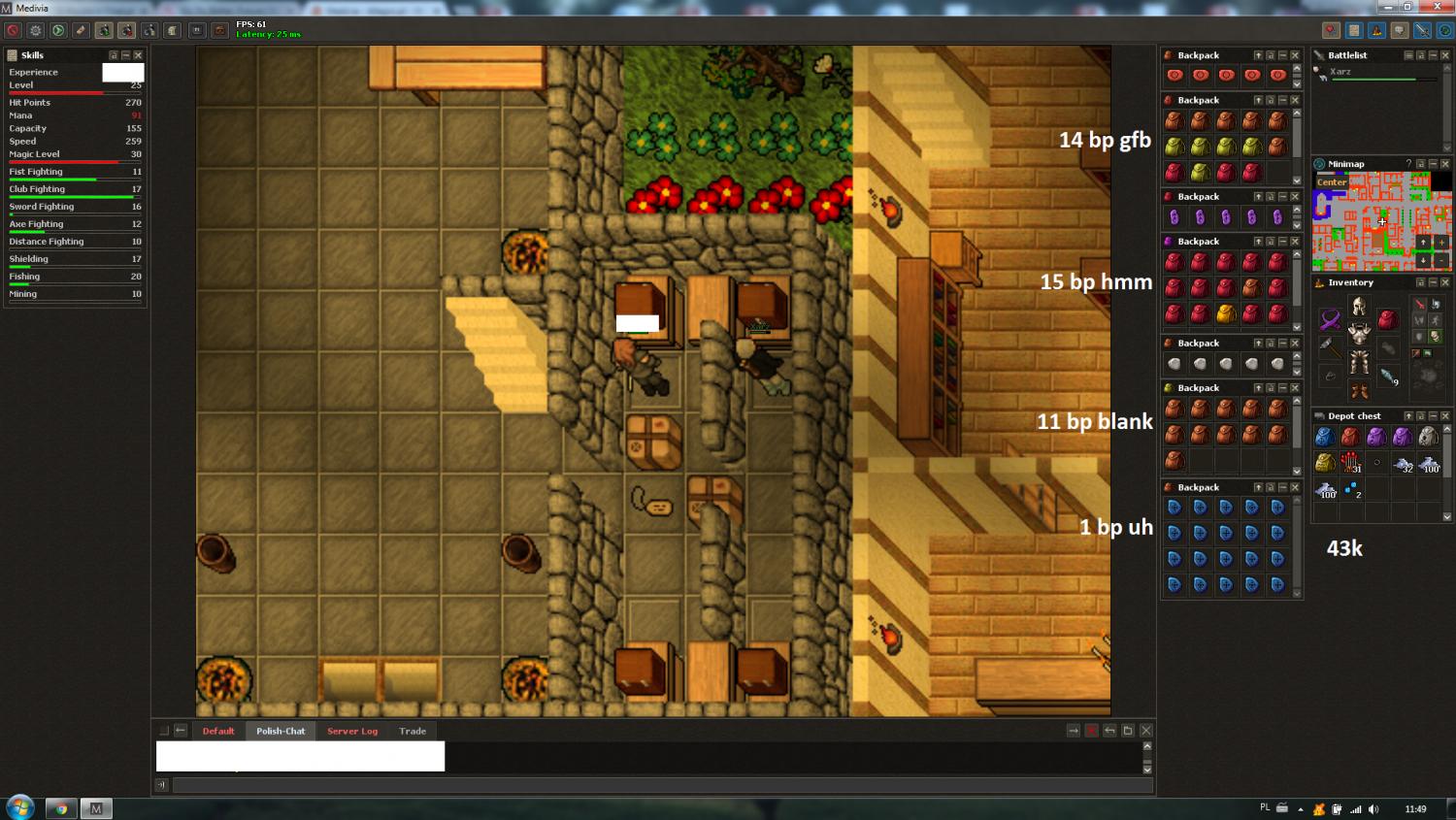
Task: Click the red logout icon in top toolbar
Action: coord(14,31)
